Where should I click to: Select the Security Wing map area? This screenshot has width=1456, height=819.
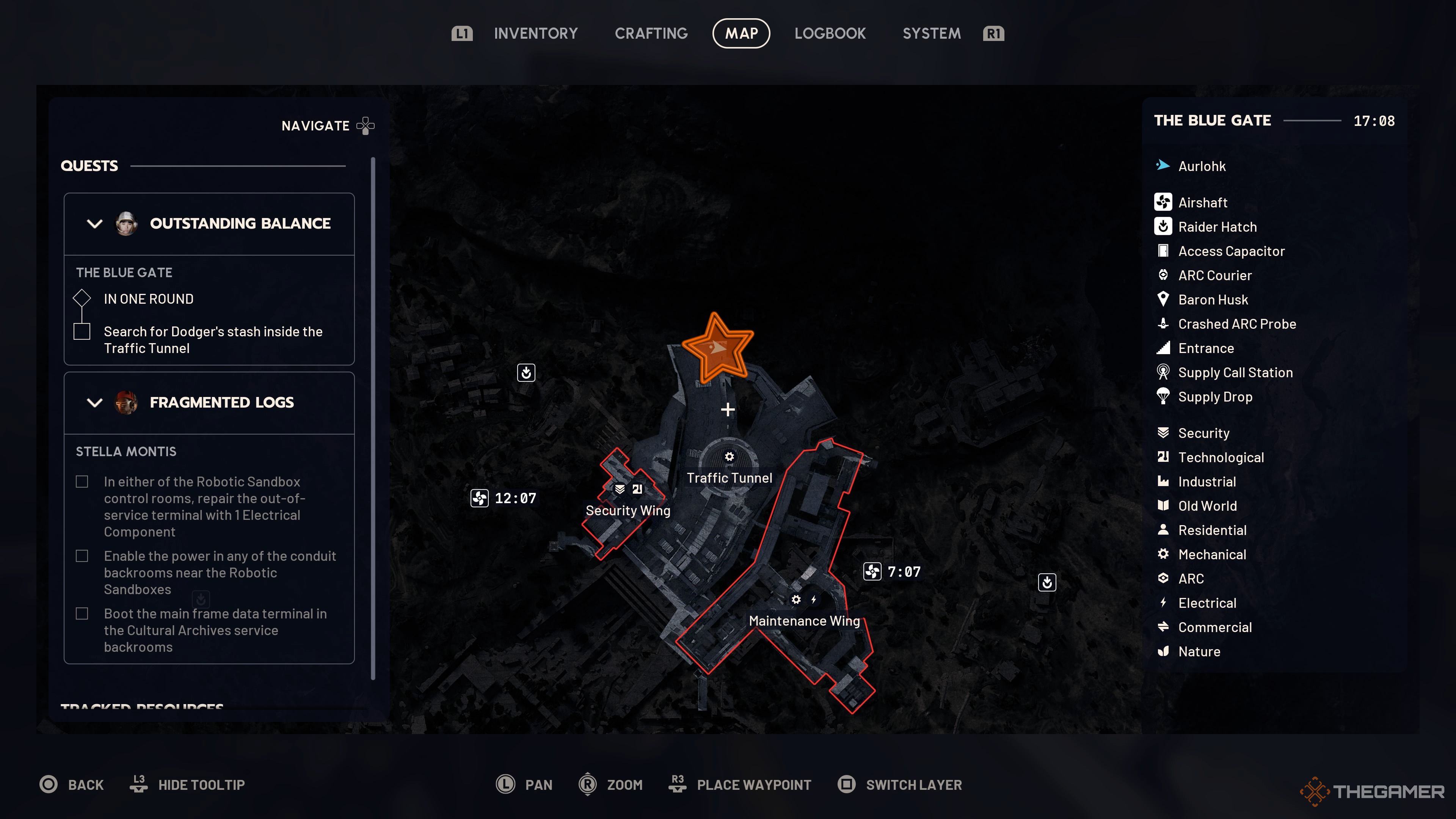coord(628,510)
